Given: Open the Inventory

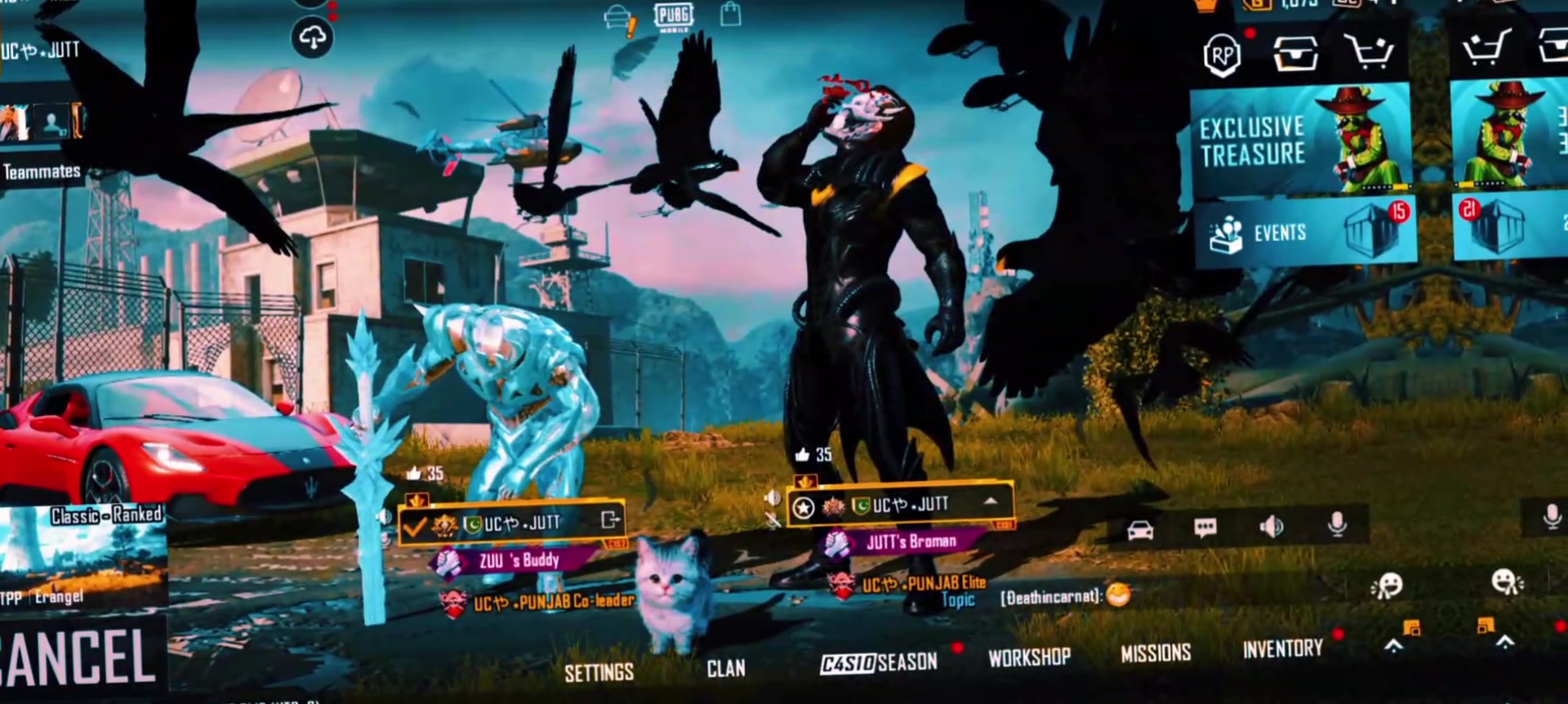Looking at the screenshot, I should 1282,648.
